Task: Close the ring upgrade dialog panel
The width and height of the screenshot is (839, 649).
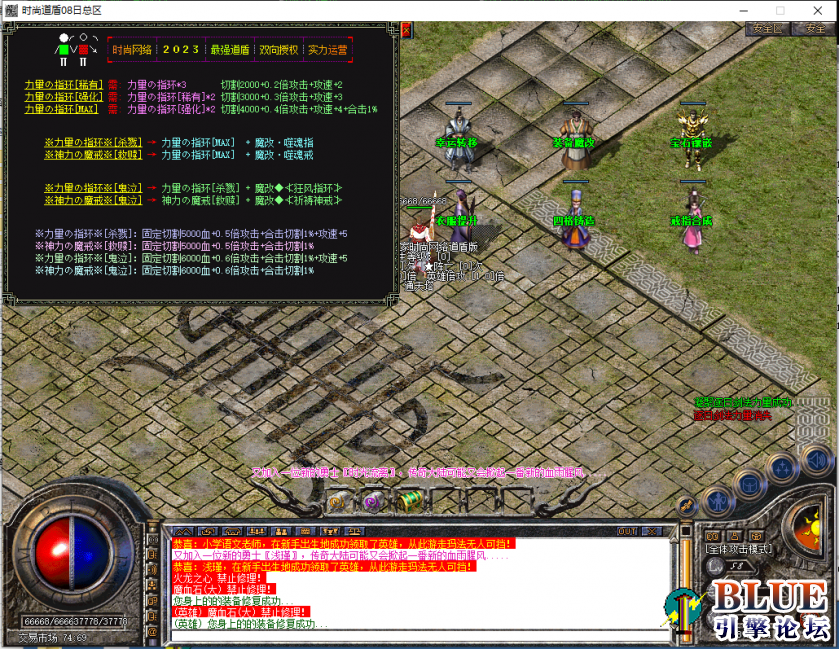Action: [406, 31]
